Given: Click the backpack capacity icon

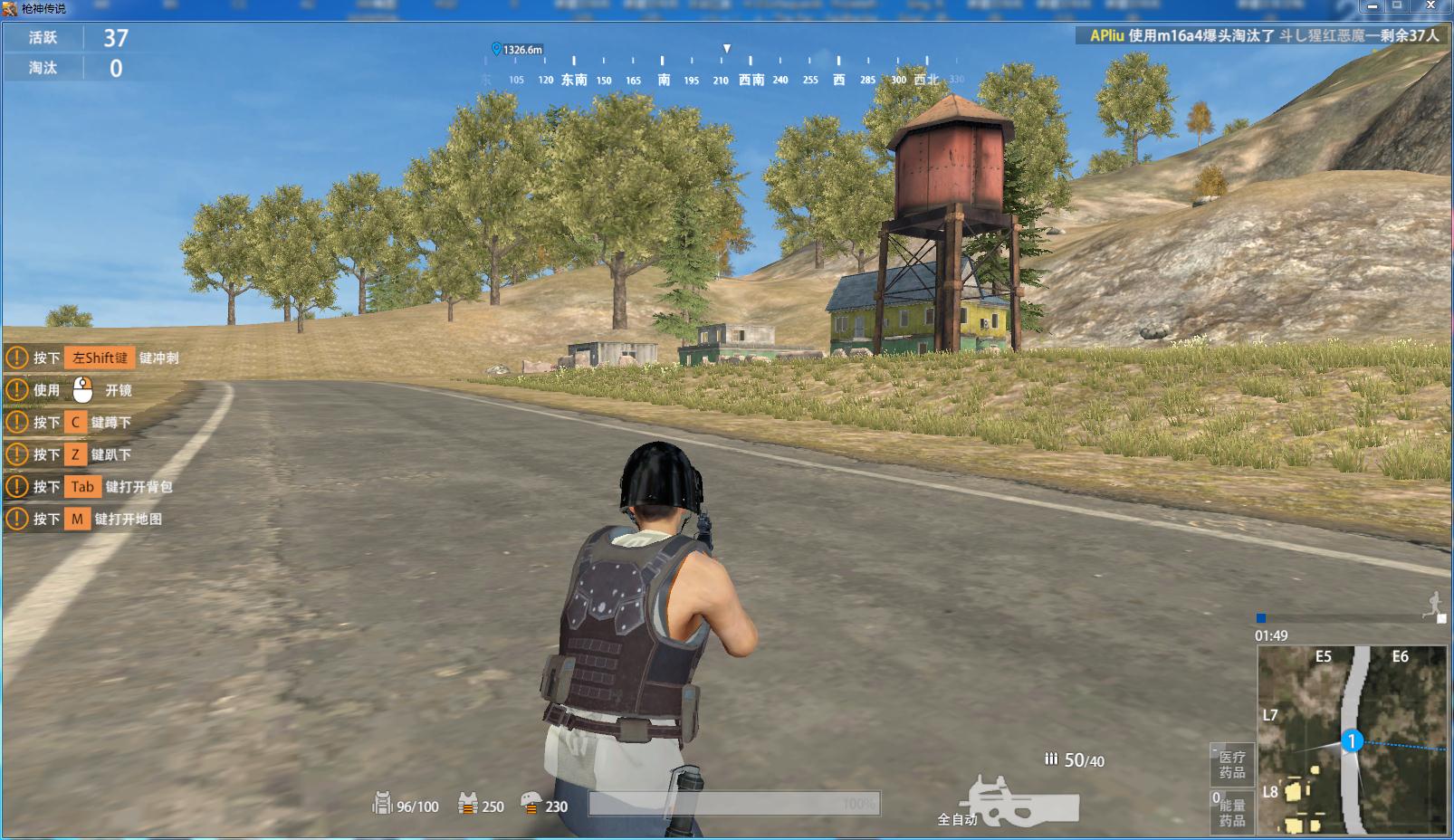Looking at the screenshot, I should coord(382,804).
